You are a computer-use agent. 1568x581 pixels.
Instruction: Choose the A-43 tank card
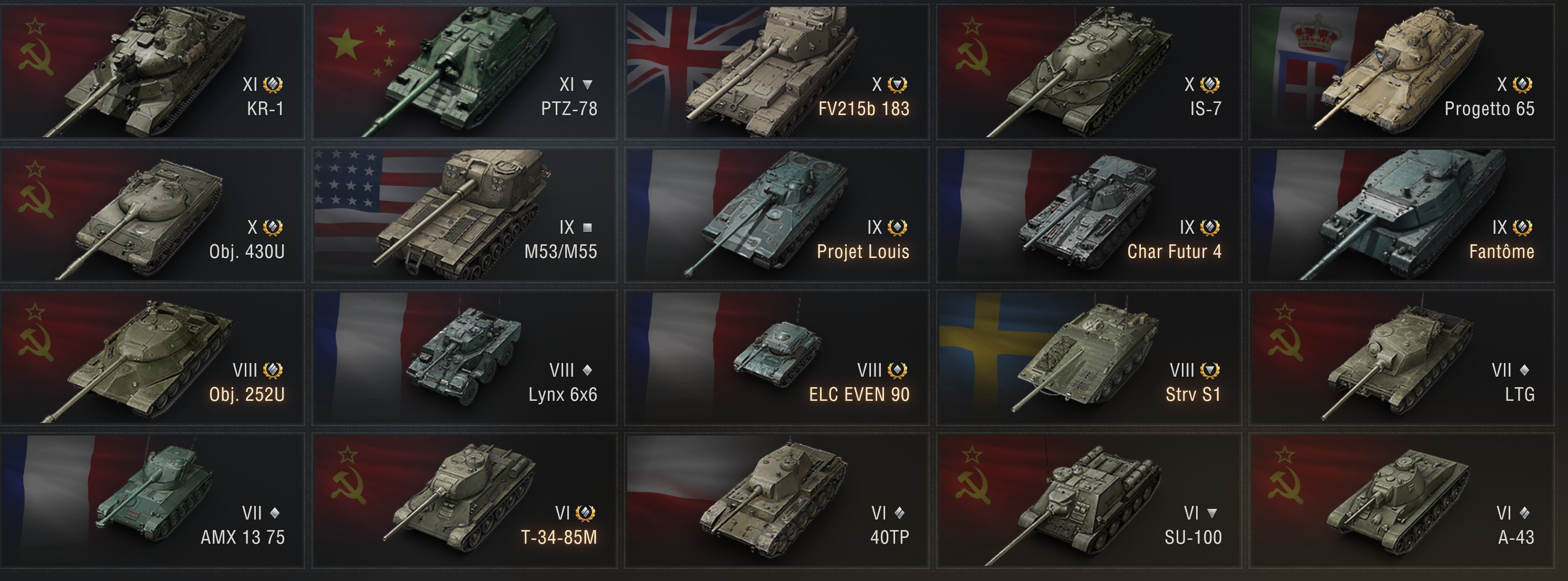pos(1401,501)
